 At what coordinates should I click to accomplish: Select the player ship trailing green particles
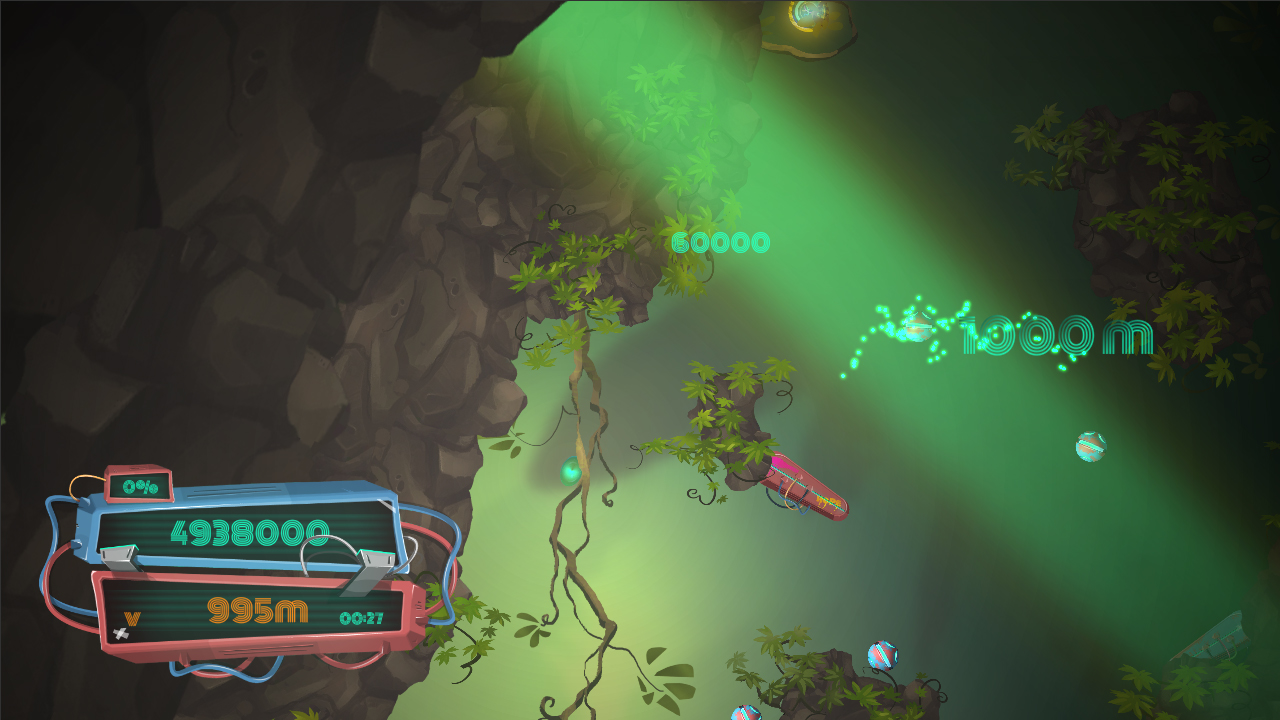(916, 326)
